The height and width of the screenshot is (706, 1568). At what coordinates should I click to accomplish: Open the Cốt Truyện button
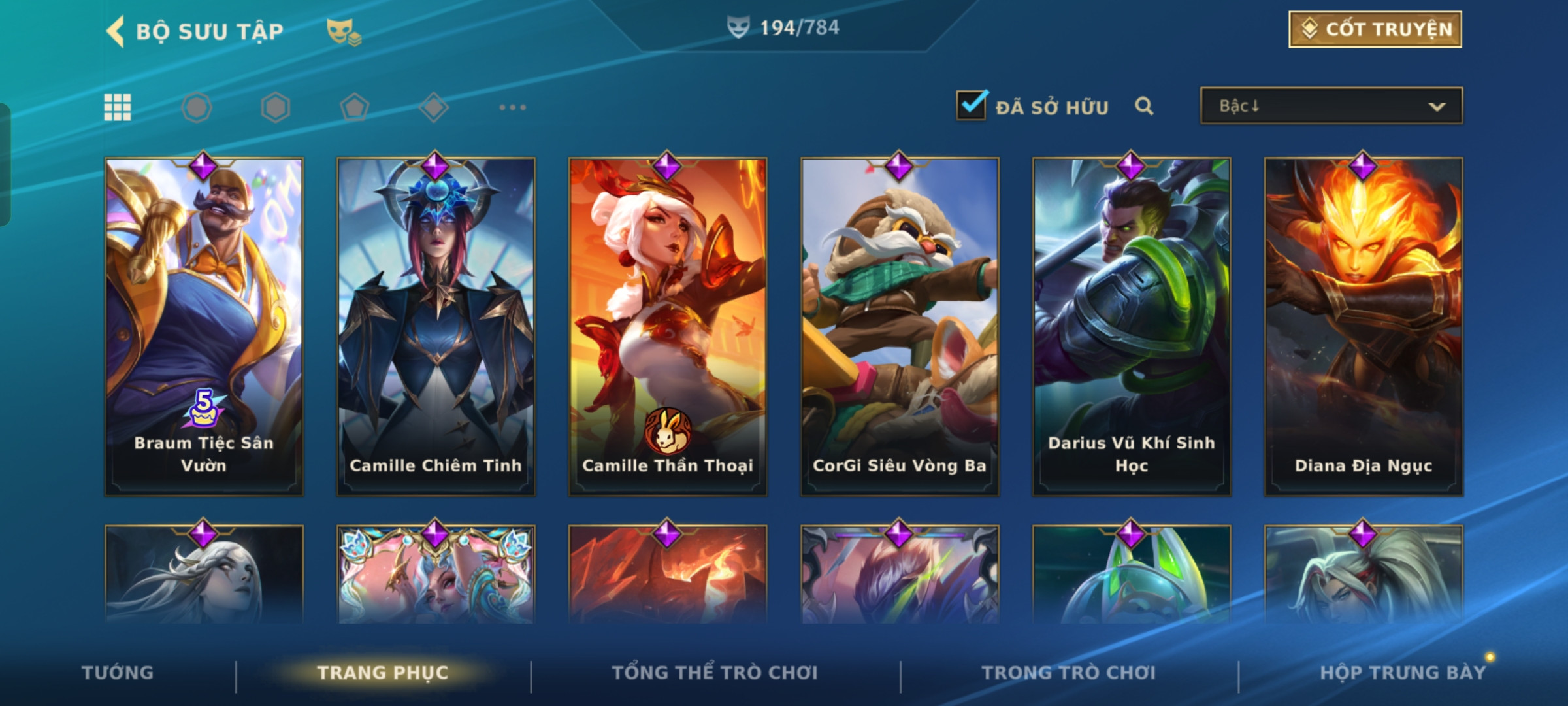[x=1375, y=29]
